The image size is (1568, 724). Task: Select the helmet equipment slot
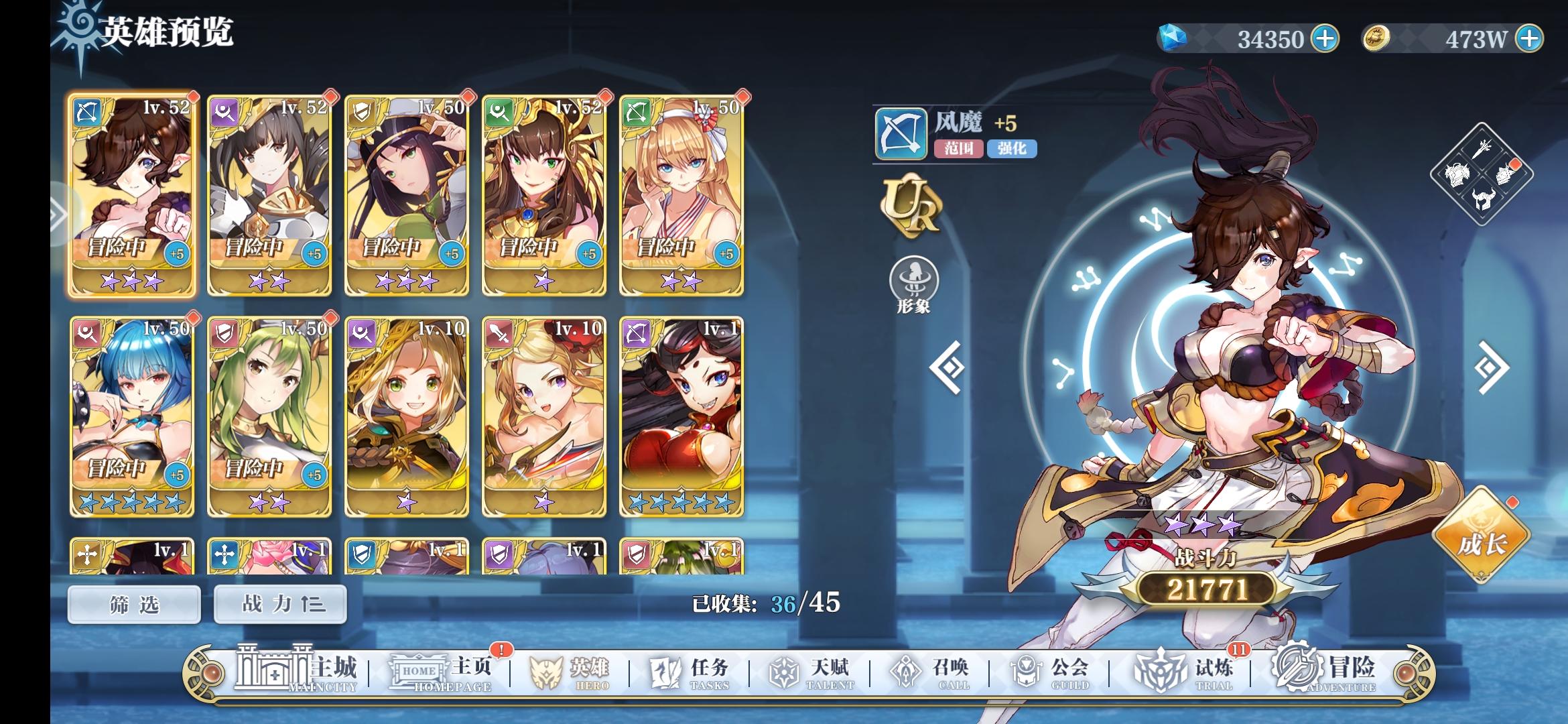(1483, 199)
